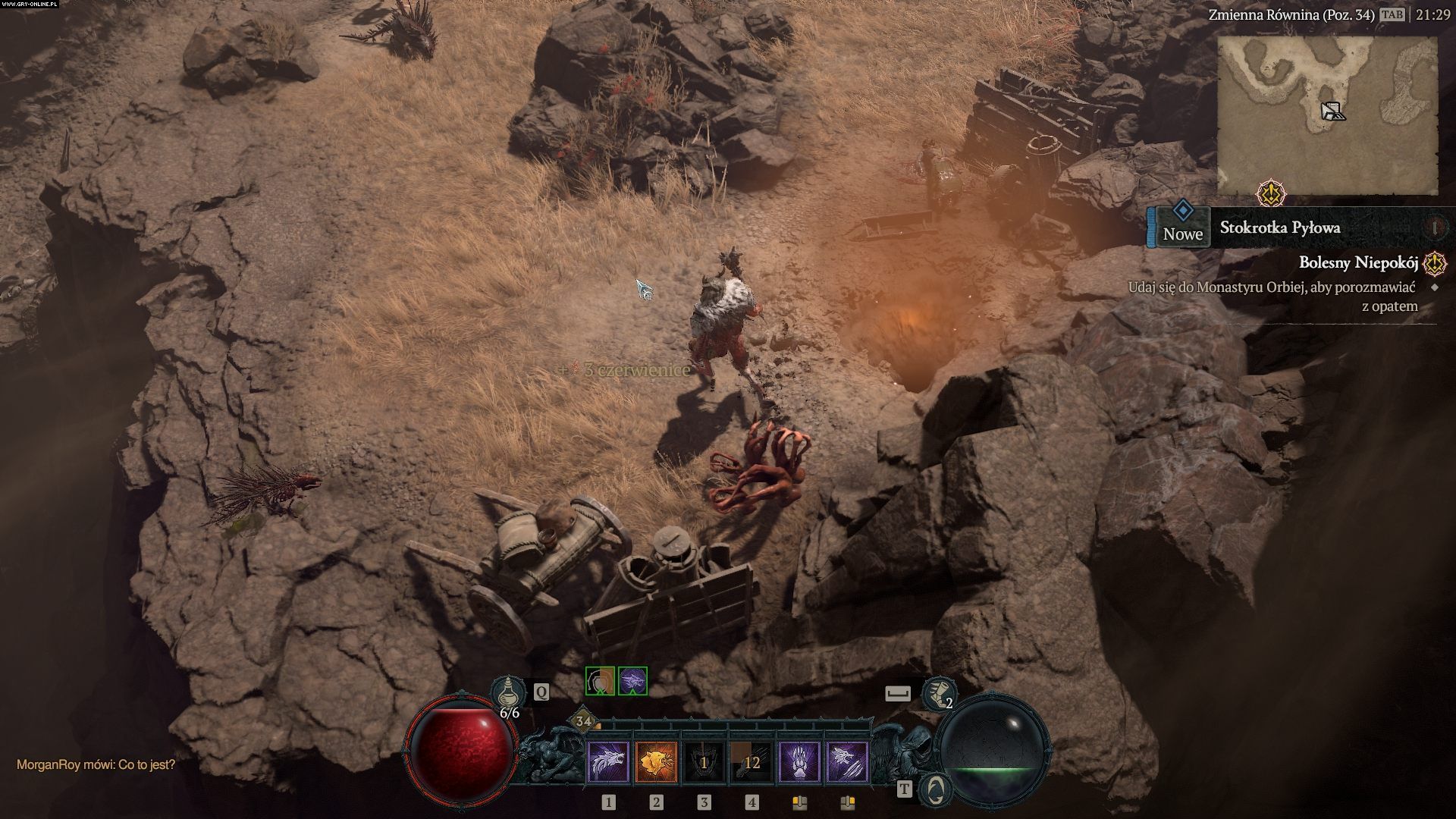This screenshot has height=819, width=1456.
Task: Select the Bolesny Niepokój quest tracker
Action: [x=1358, y=263]
